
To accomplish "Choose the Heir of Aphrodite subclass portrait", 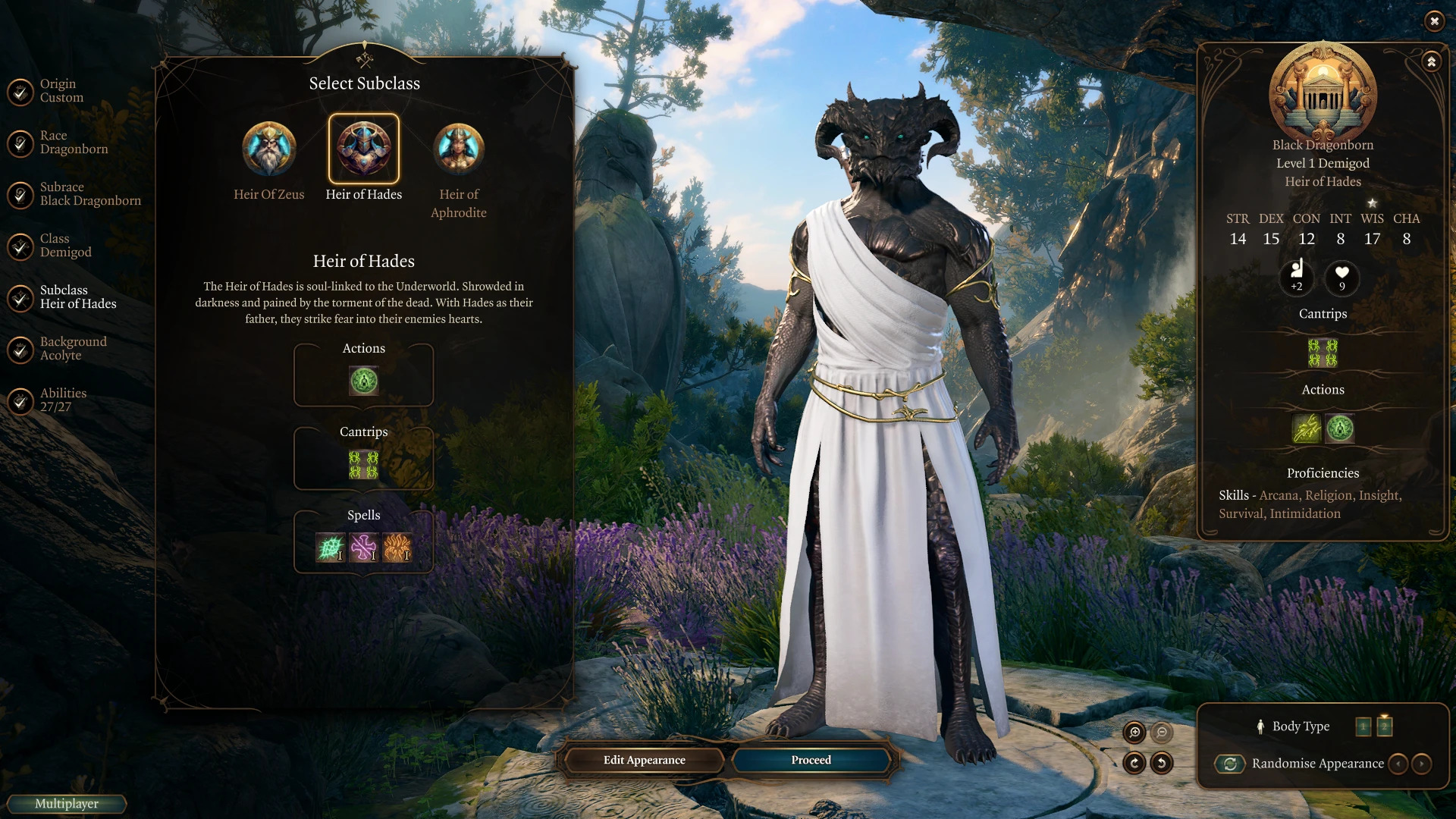I will click(459, 149).
